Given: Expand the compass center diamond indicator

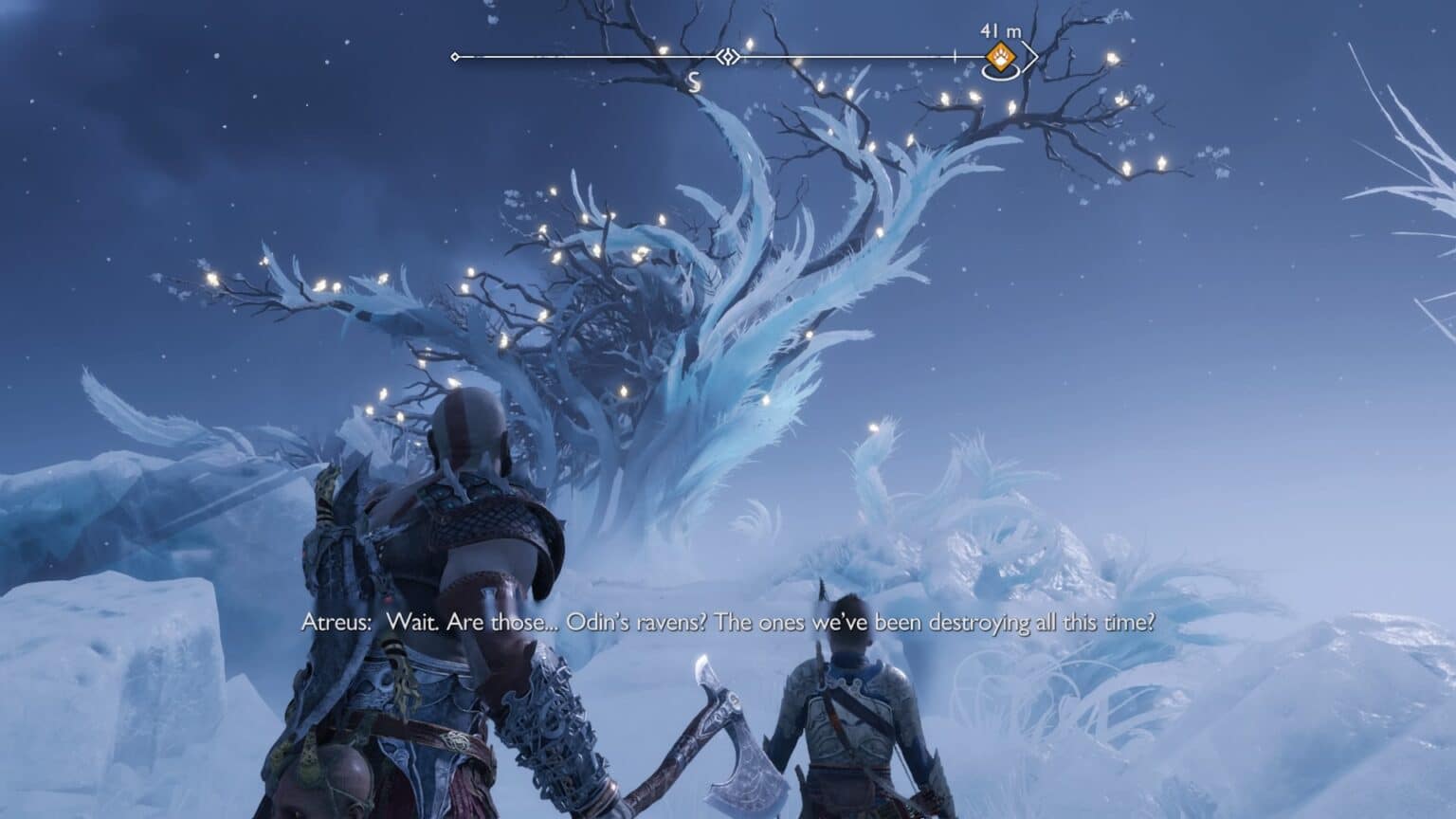Looking at the screenshot, I should [x=728, y=57].
